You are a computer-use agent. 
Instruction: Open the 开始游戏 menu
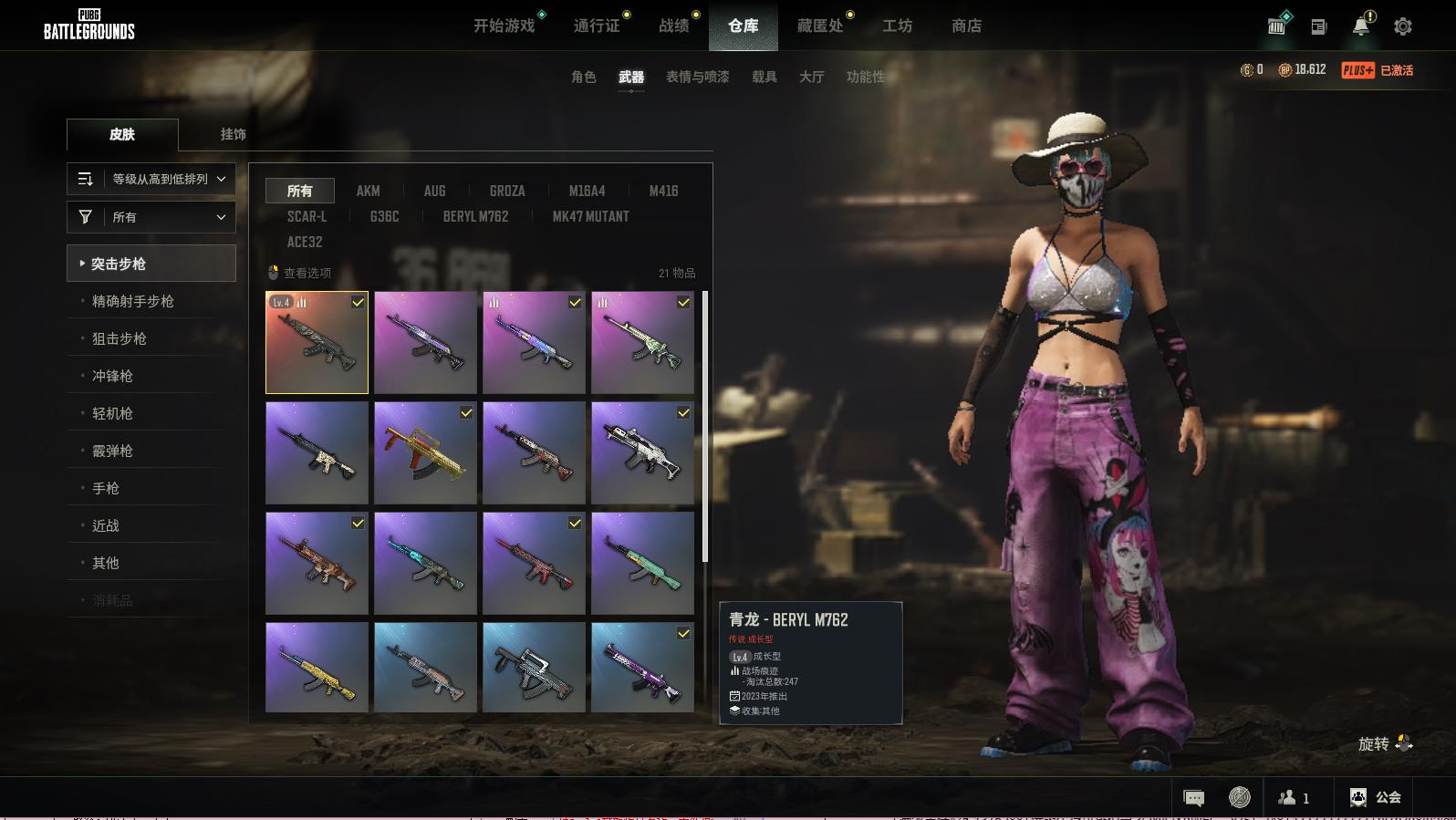[504, 26]
